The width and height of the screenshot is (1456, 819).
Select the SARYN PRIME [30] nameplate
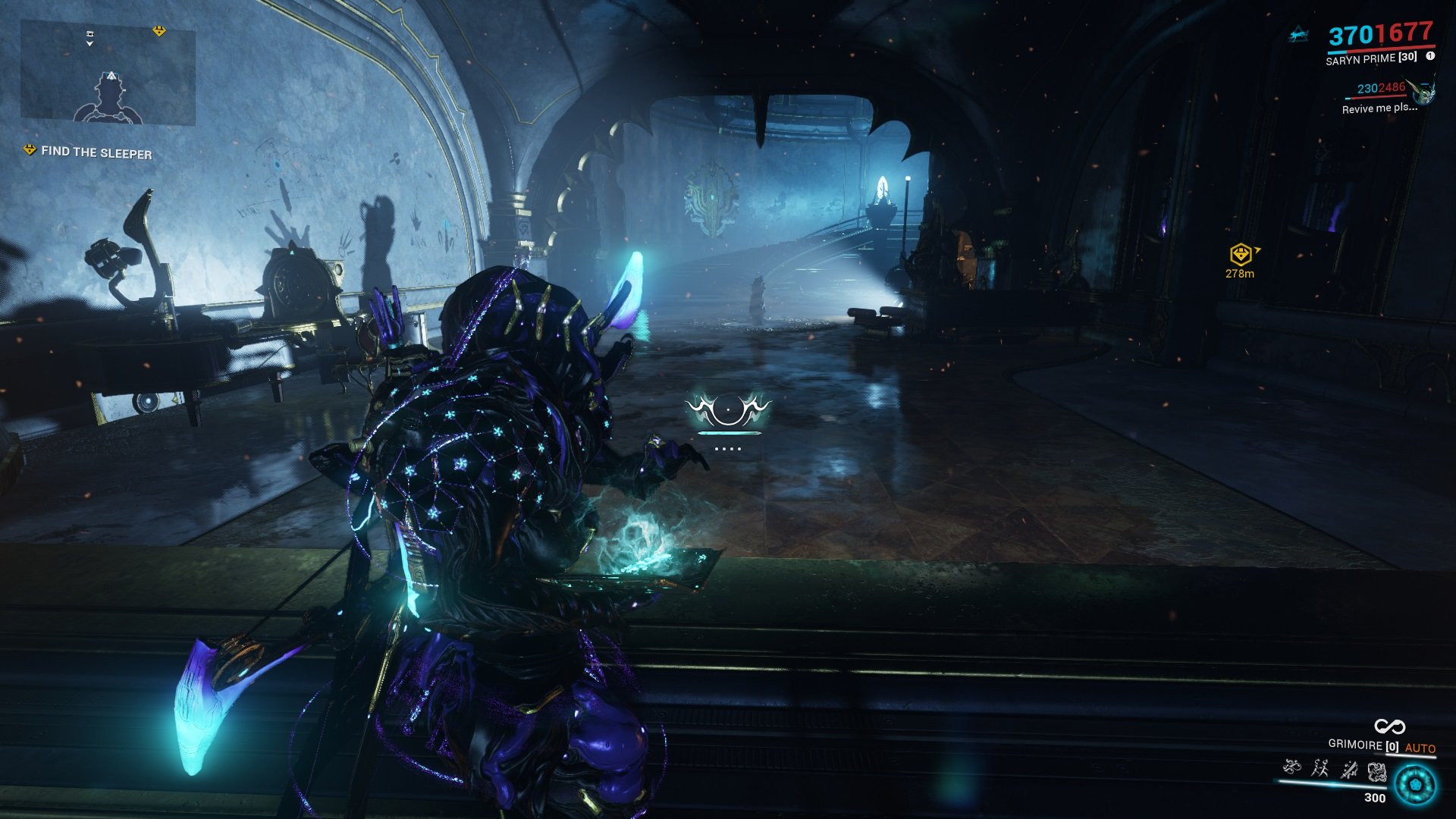tap(1371, 59)
